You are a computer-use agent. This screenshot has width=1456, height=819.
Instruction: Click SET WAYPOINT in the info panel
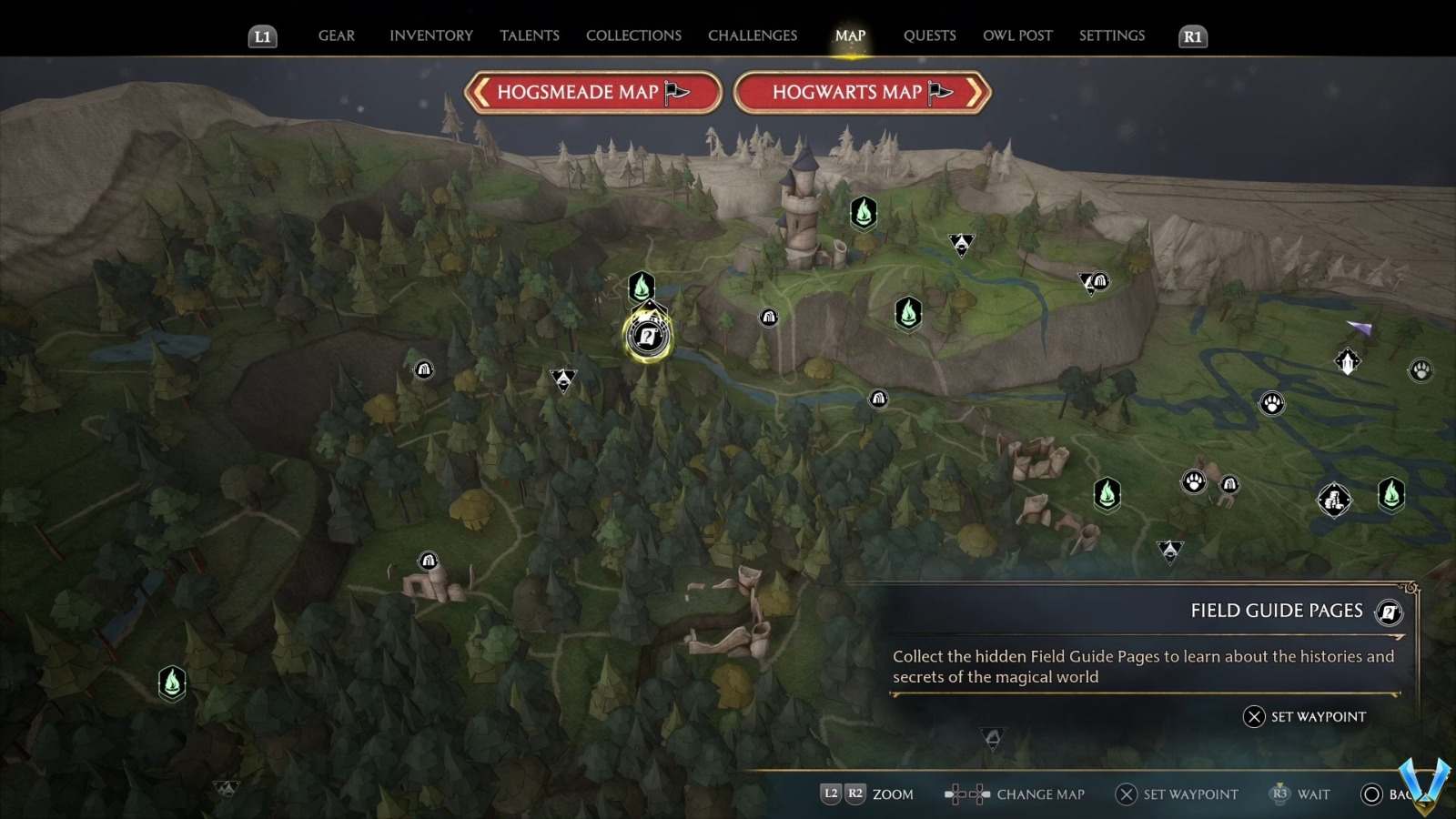tap(1306, 717)
